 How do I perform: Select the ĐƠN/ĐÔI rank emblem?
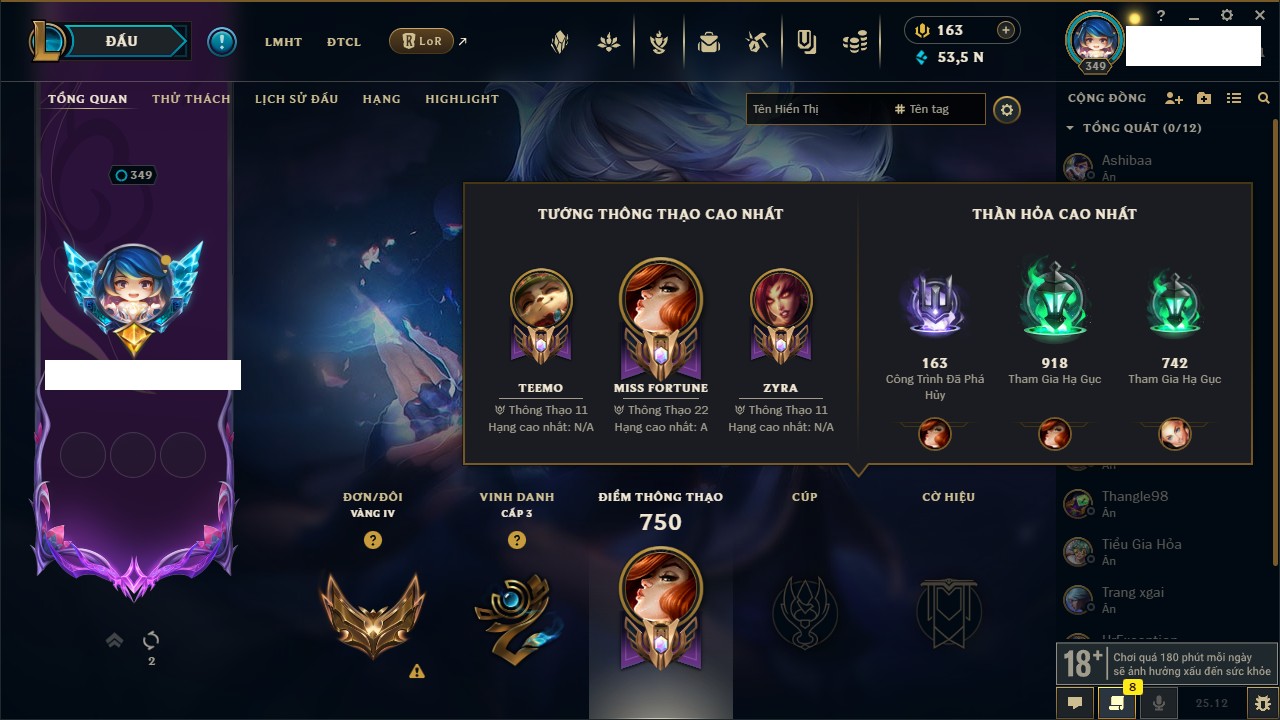[372, 613]
